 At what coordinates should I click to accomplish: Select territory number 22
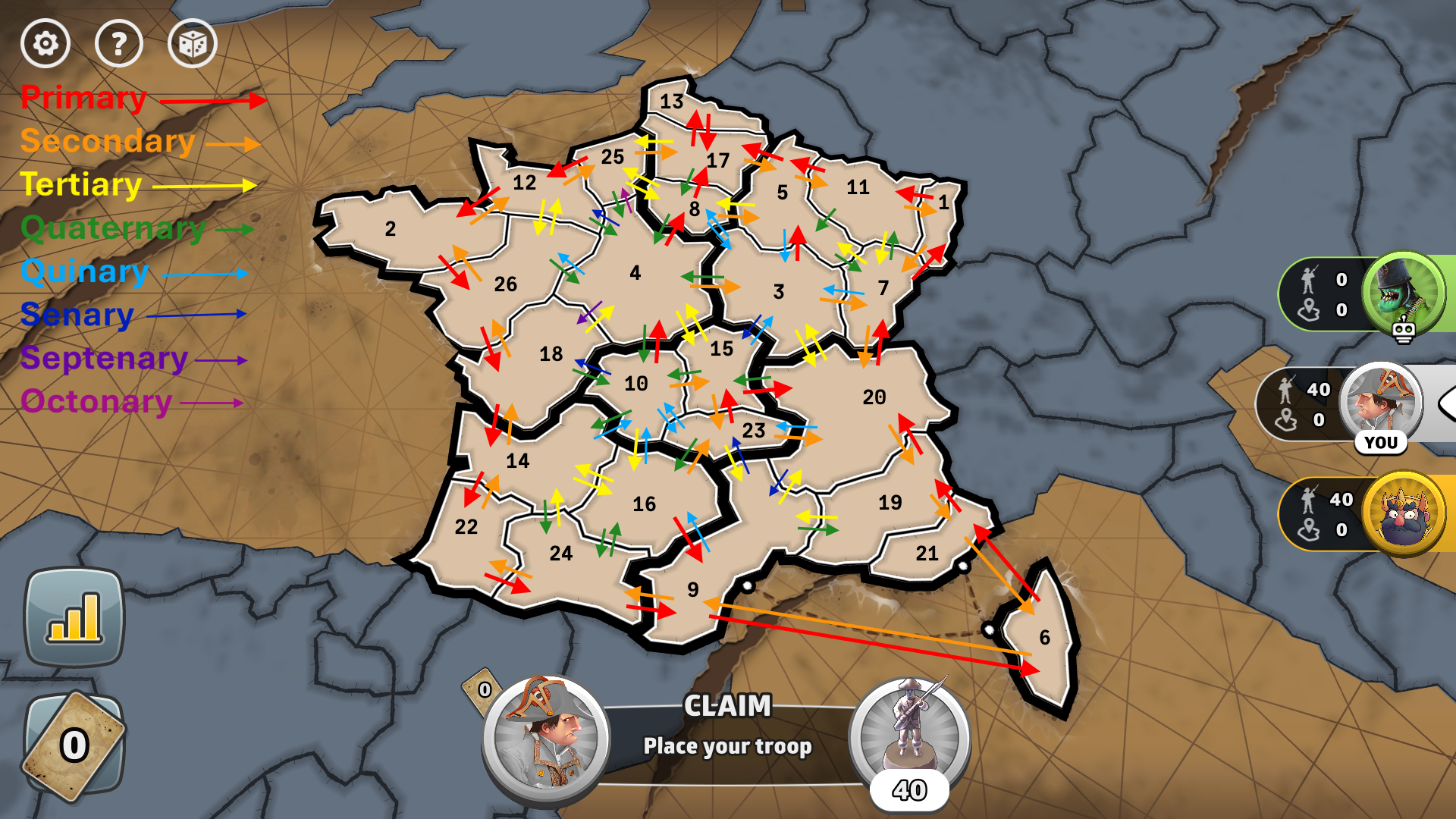(x=466, y=527)
